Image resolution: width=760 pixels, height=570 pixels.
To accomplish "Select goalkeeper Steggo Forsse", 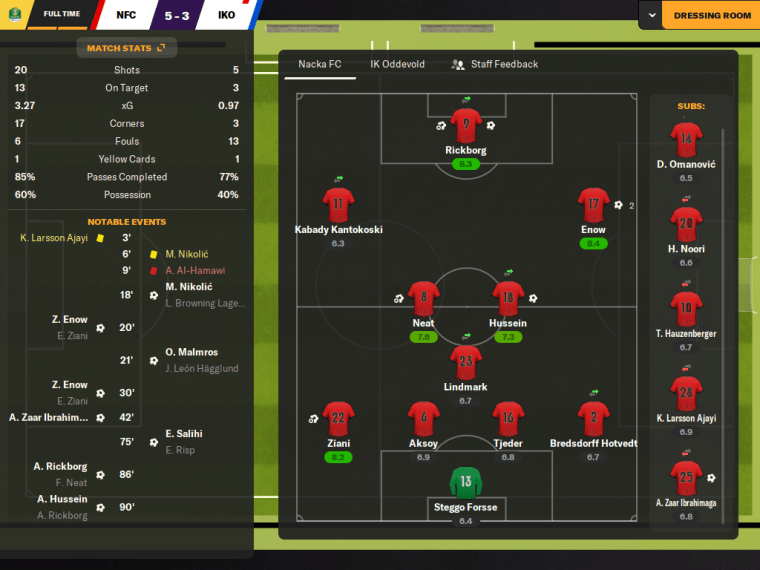I will [466, 482].
